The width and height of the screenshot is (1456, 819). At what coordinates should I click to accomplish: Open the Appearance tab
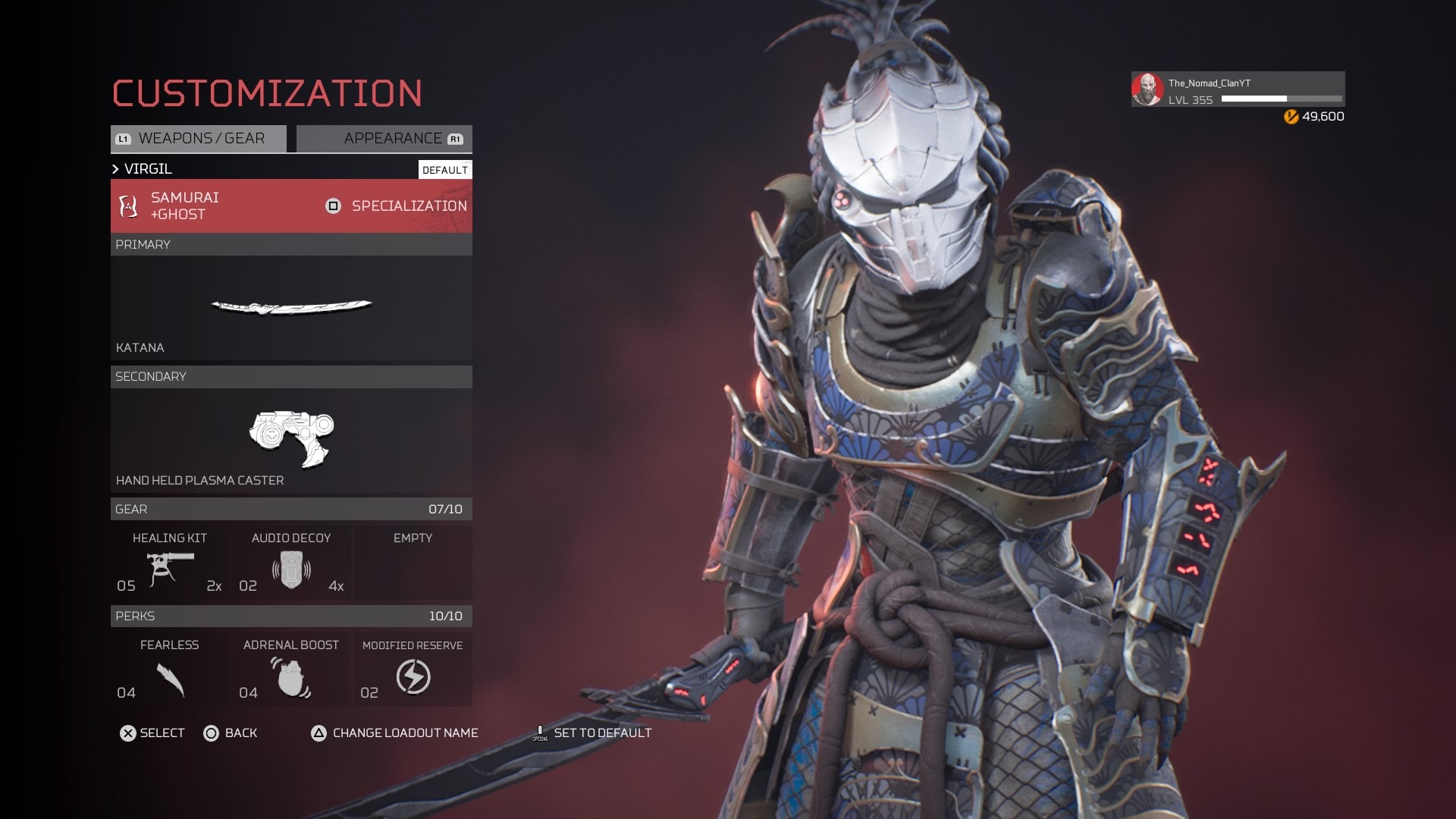point(384,139)
